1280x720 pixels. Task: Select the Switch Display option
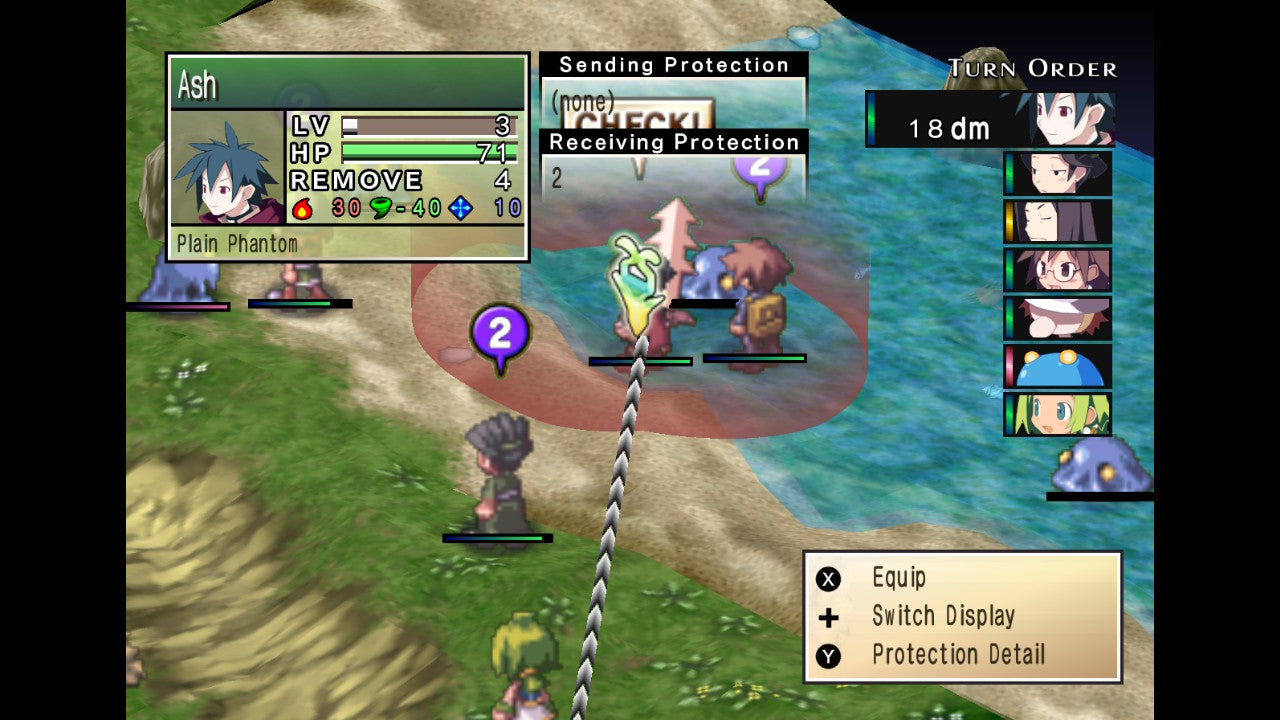(942, 616)
